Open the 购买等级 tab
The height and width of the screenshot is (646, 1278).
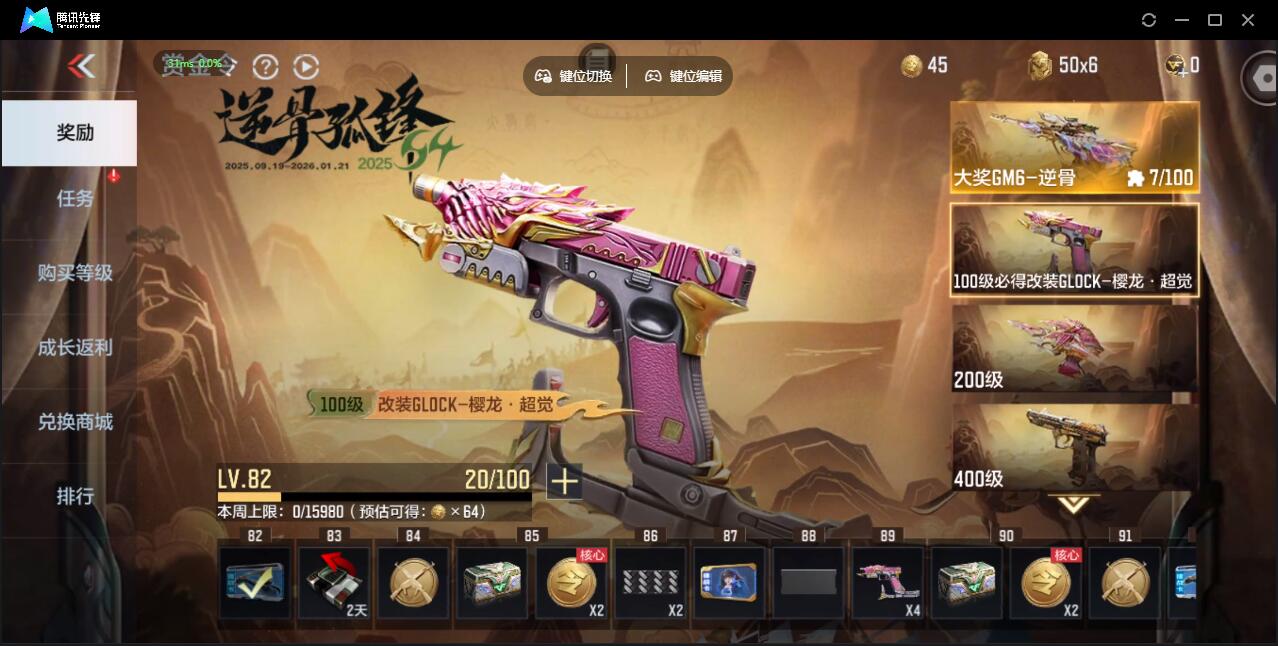(75, 273)
